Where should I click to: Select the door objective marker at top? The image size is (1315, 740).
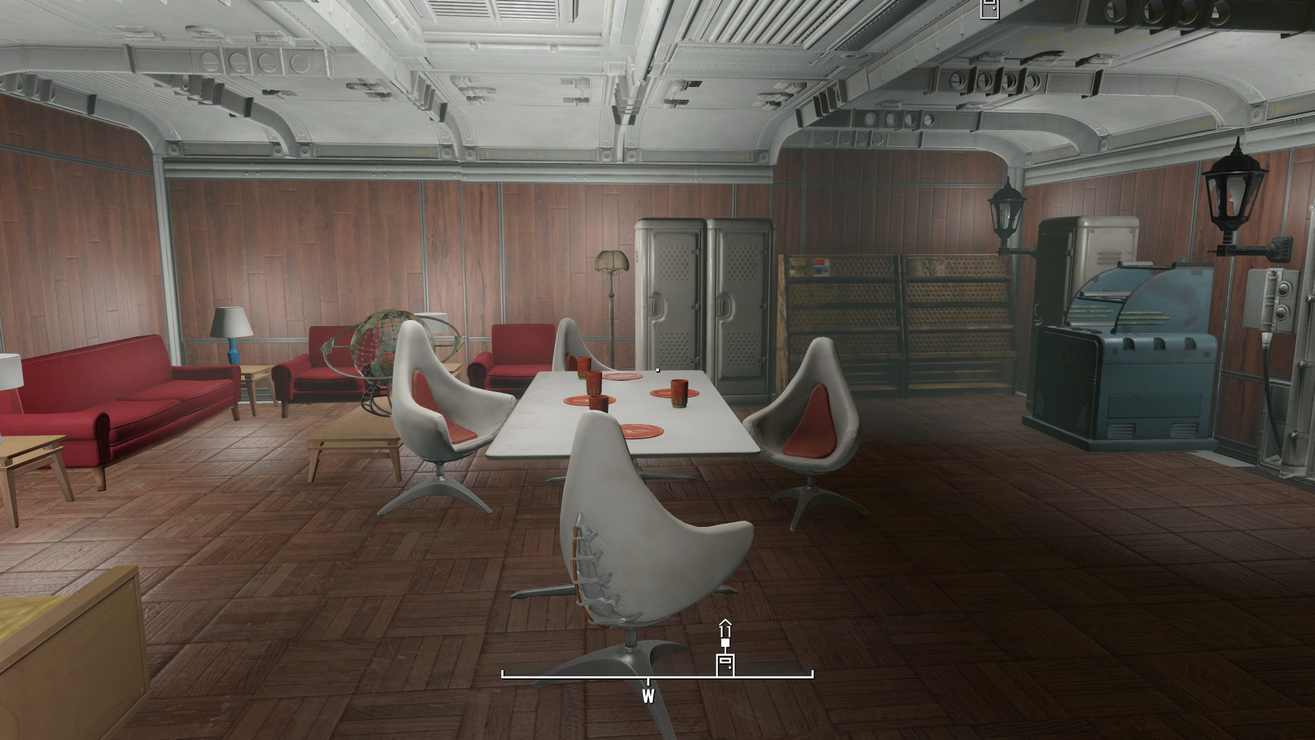click(989, 9)
